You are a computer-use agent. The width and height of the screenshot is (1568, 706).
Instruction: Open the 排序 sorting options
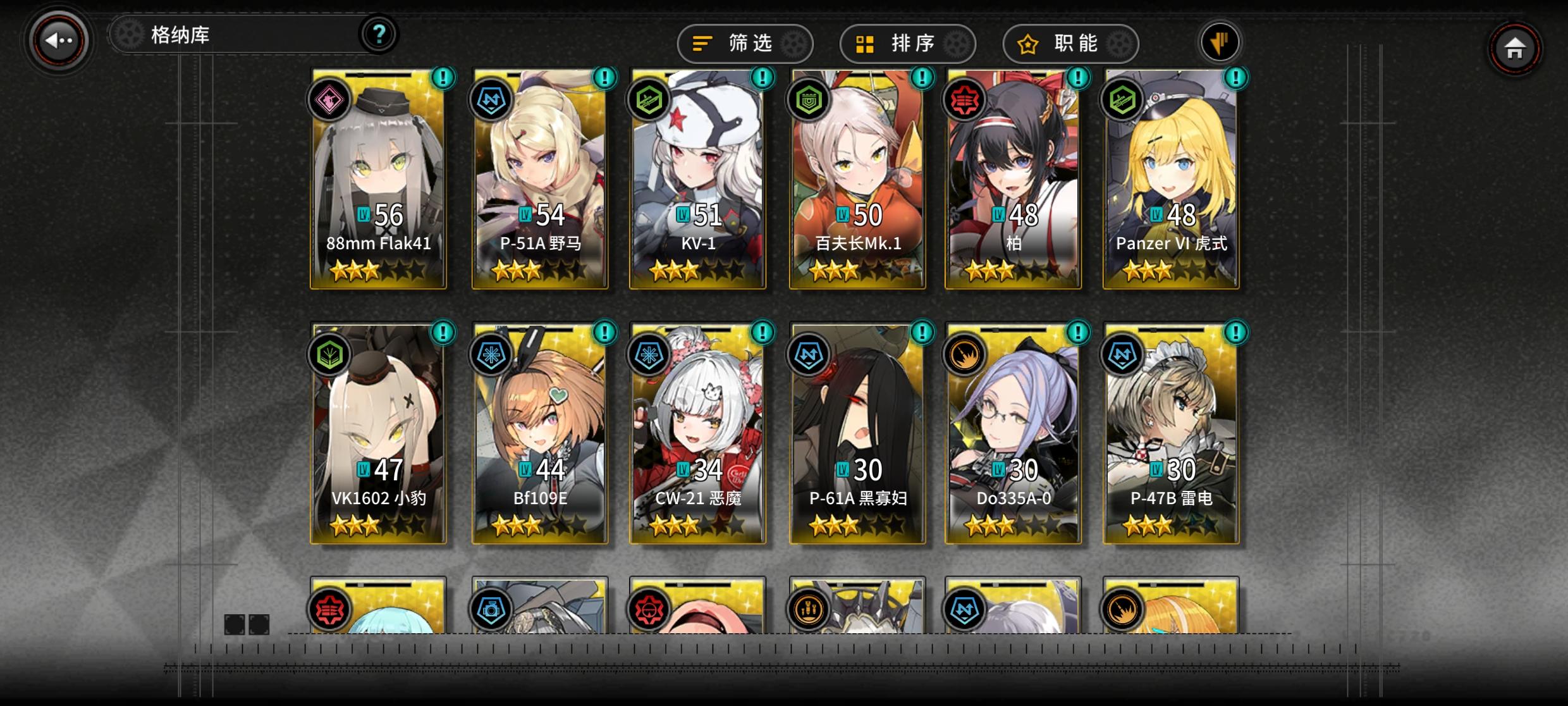click(909, 43)
